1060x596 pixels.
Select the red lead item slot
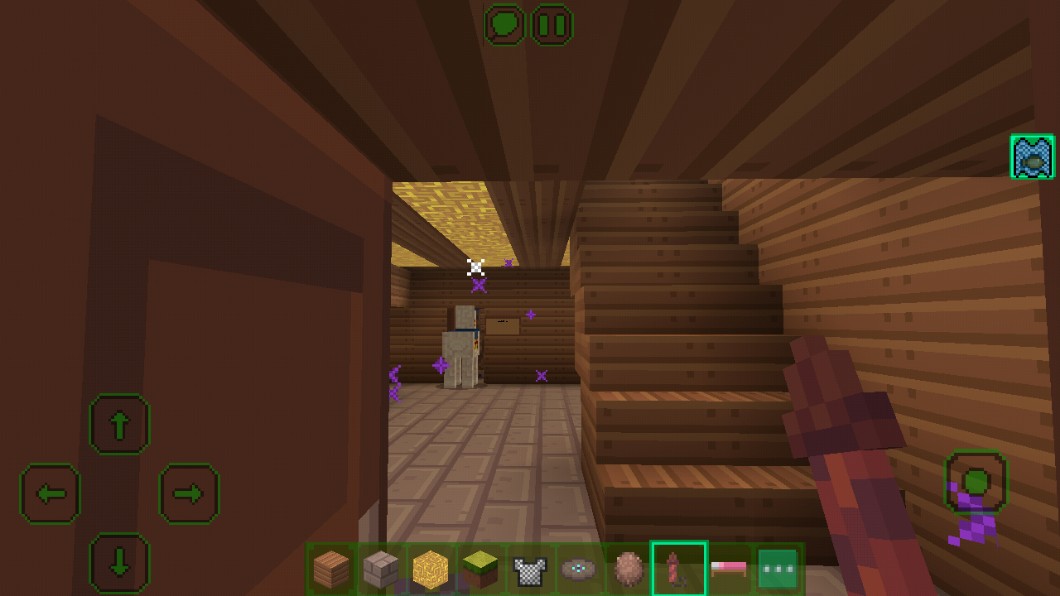(678, 570)
